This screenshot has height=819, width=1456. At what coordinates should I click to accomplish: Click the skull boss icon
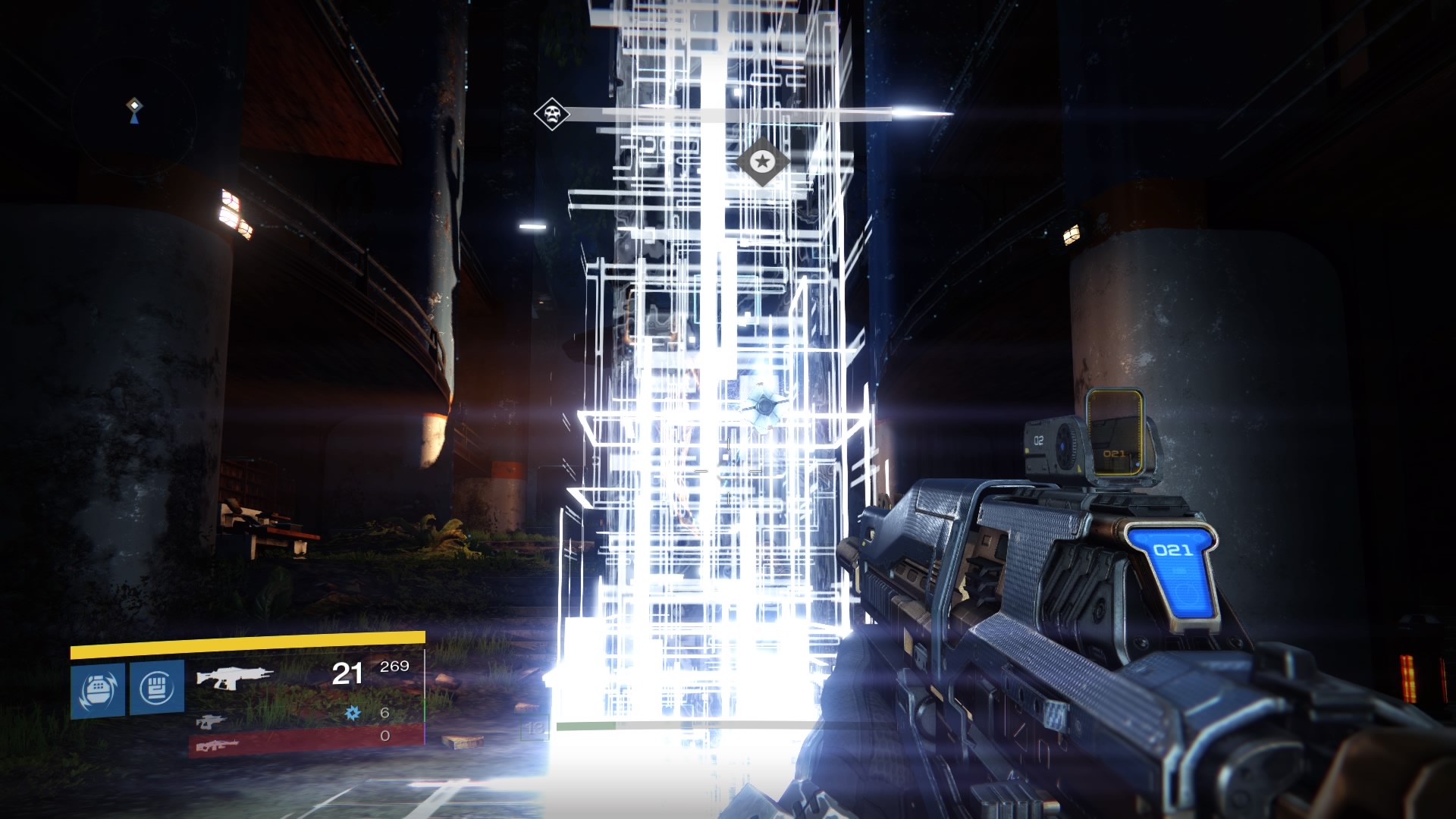pos(551,115)
